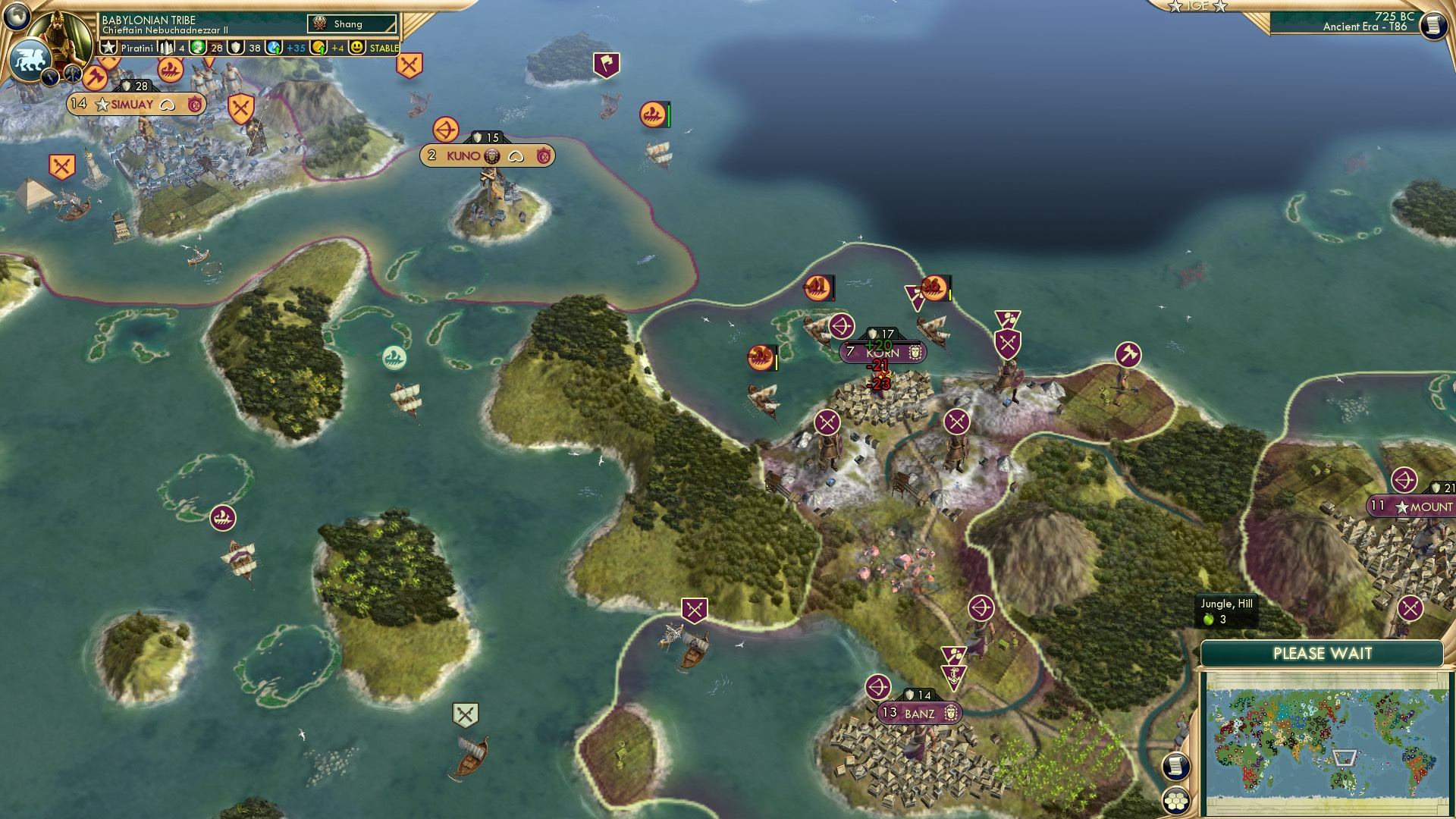
Task: Open the Shang diplomacy dropdown
Action: coord(353,24)
